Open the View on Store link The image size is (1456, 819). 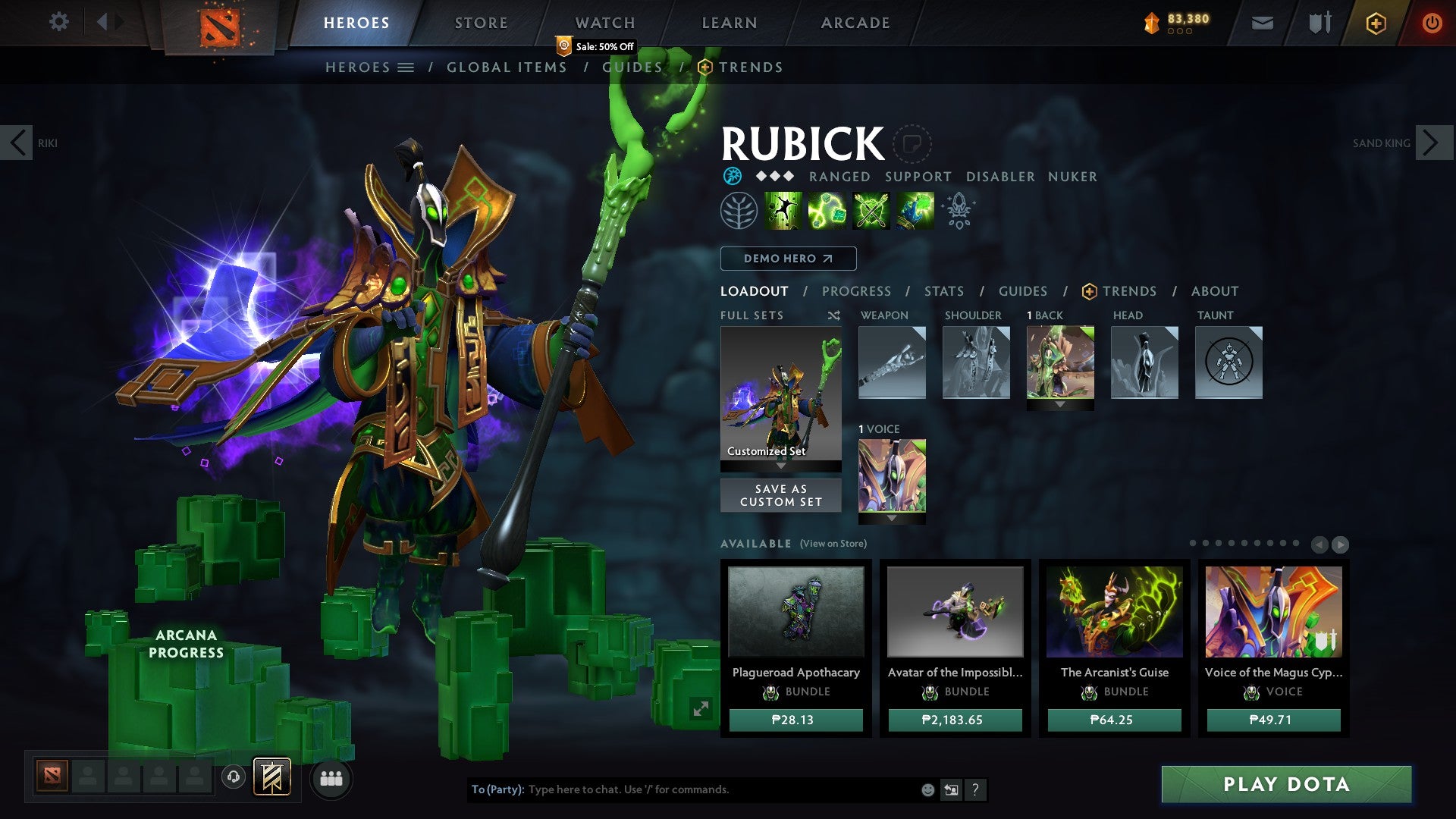point(832,544)
